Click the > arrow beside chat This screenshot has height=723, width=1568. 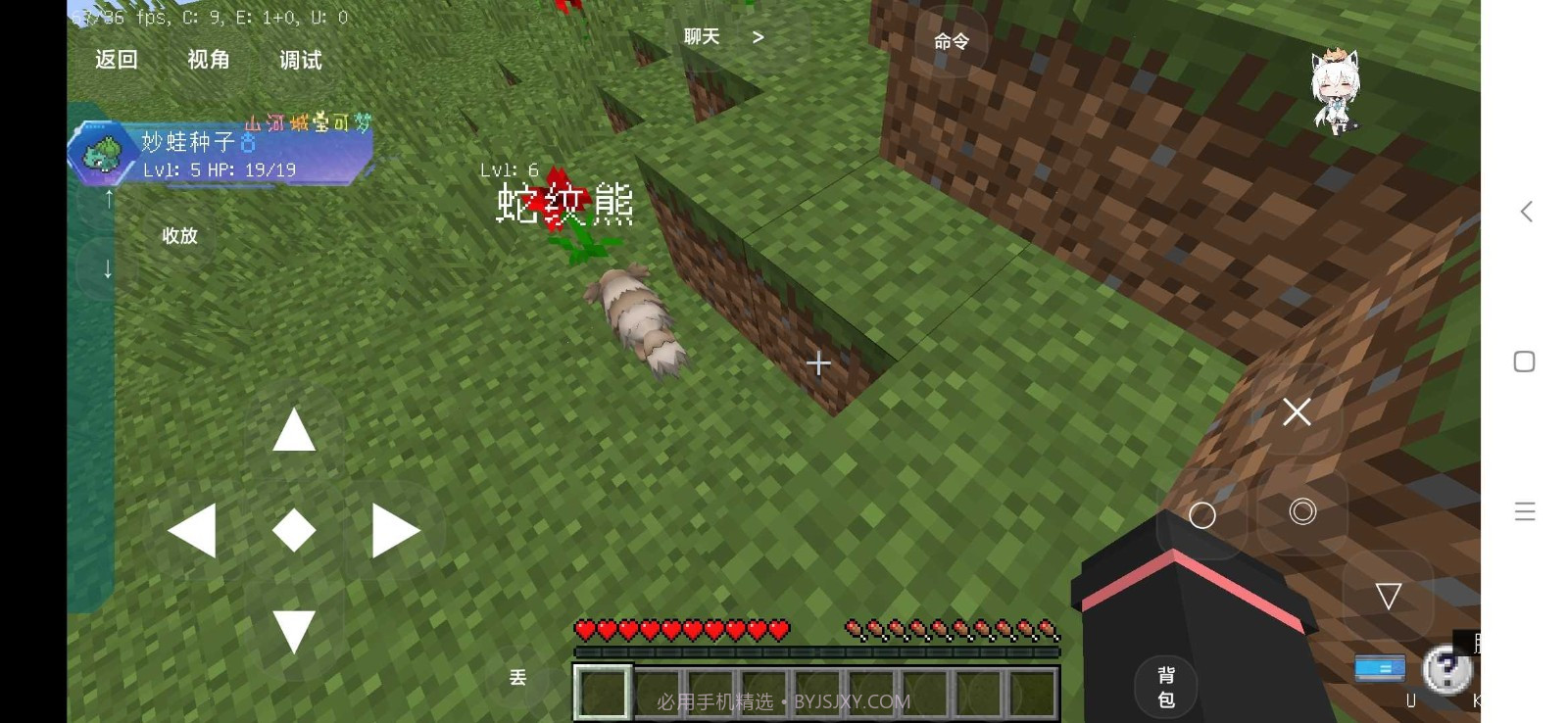click(758, 37)
